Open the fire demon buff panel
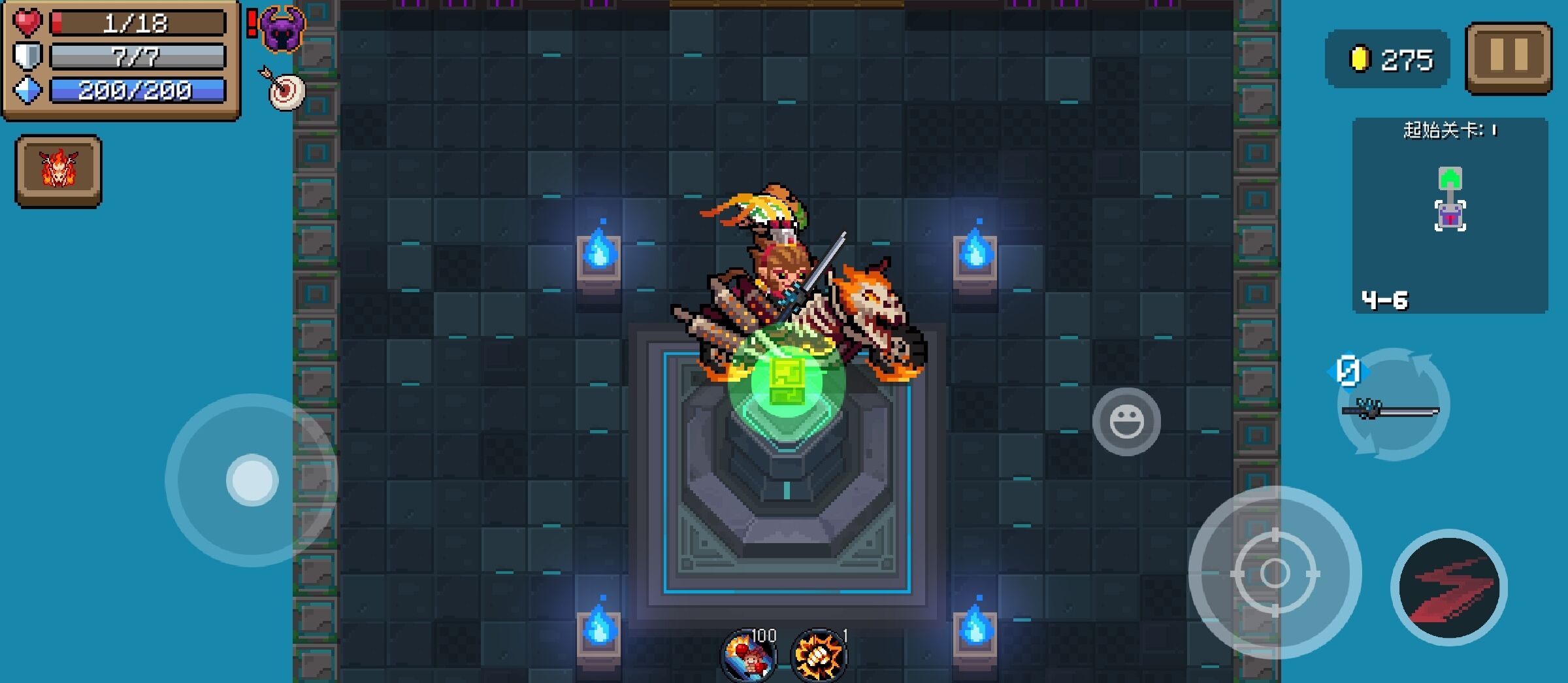This screenshot has height=683, width=1568. 59,171
